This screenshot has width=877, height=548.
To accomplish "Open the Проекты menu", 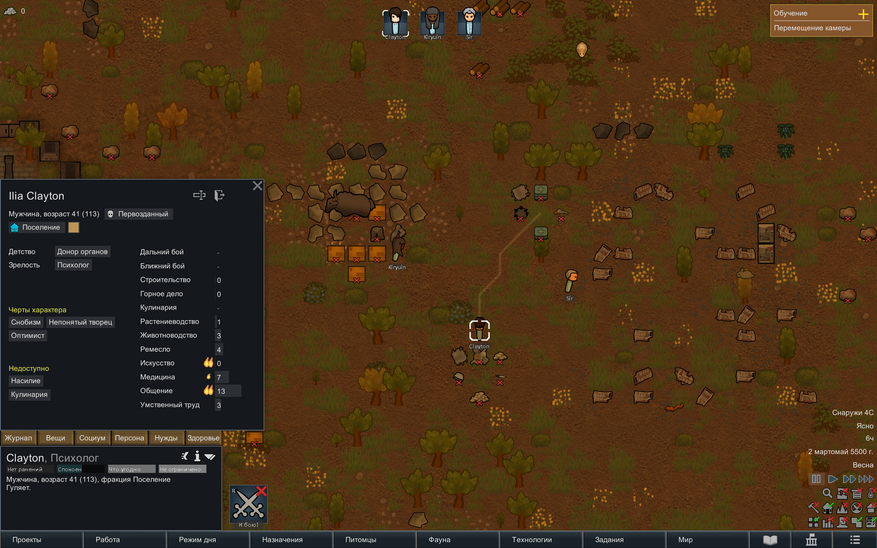I will (x=27, y=540).
